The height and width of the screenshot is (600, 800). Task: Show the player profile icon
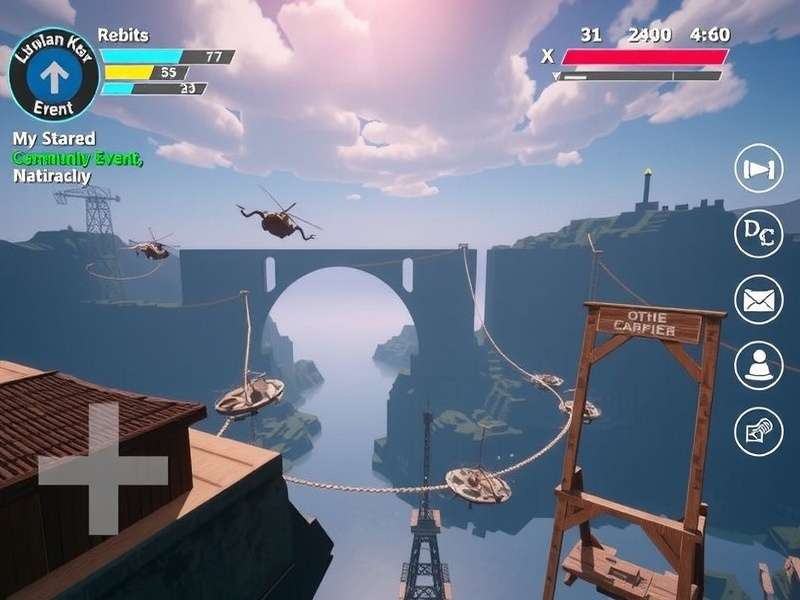(x=759, y=365)
